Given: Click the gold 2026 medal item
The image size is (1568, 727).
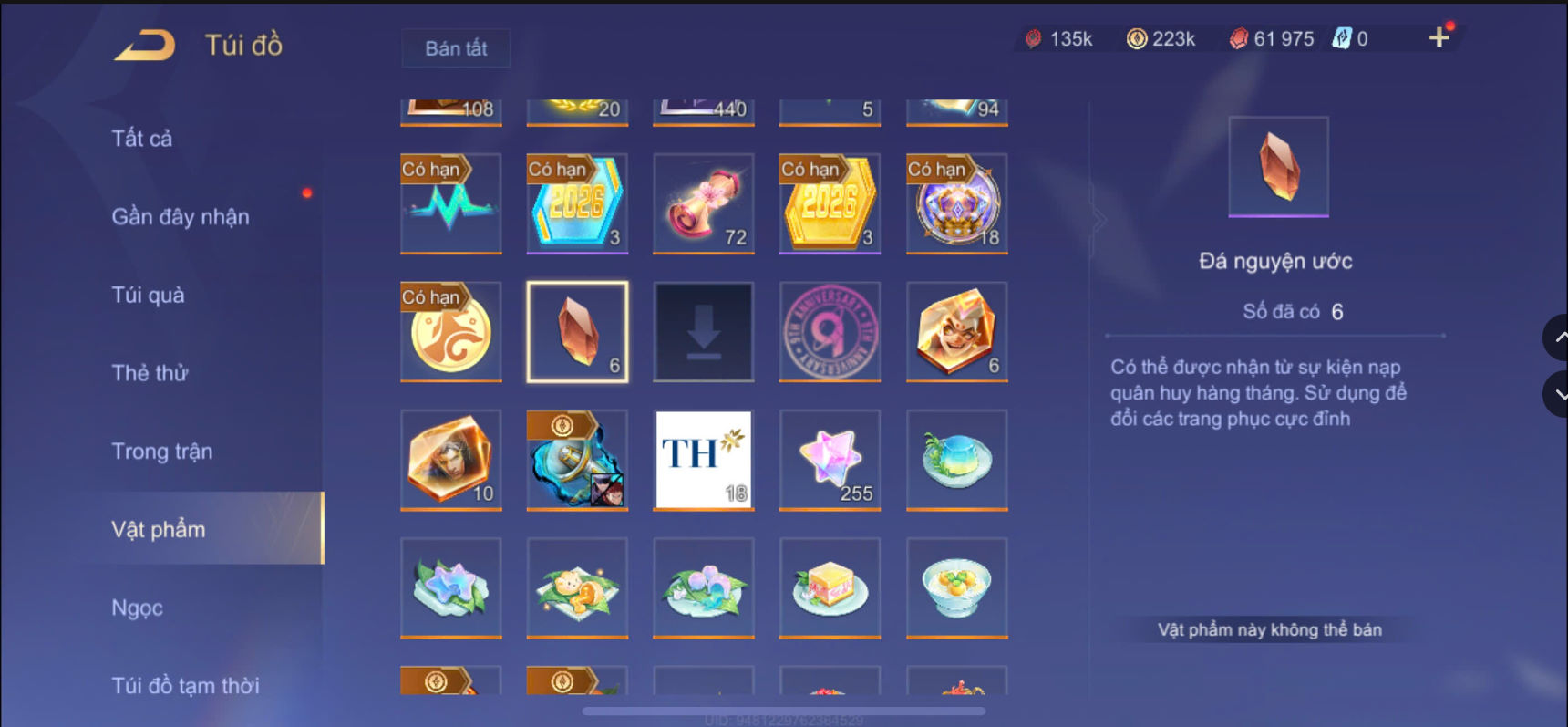Looking at the screenshot, I should click(x=829, y=203).
